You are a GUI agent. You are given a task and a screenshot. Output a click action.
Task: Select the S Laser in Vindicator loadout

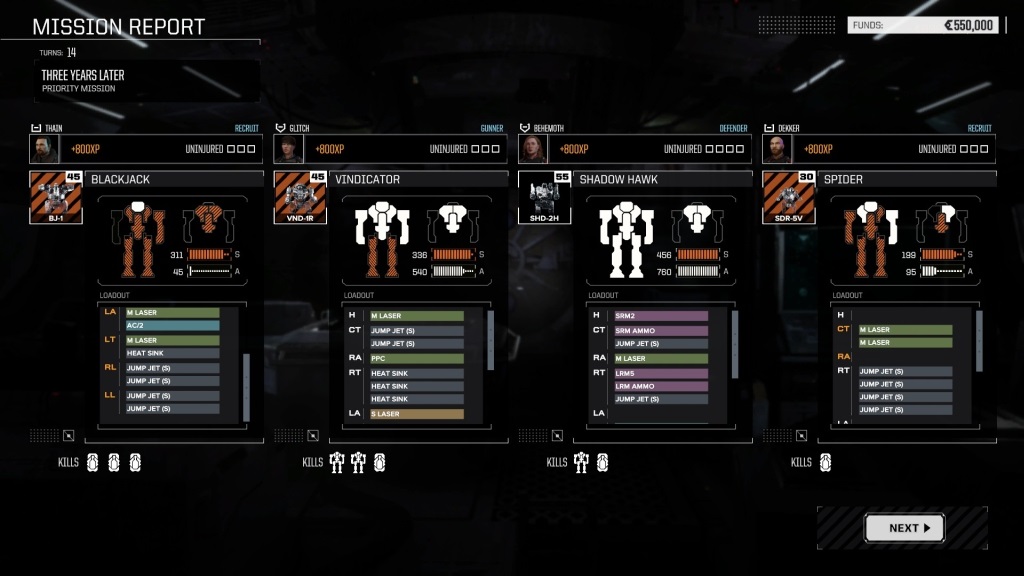[416, 414]
